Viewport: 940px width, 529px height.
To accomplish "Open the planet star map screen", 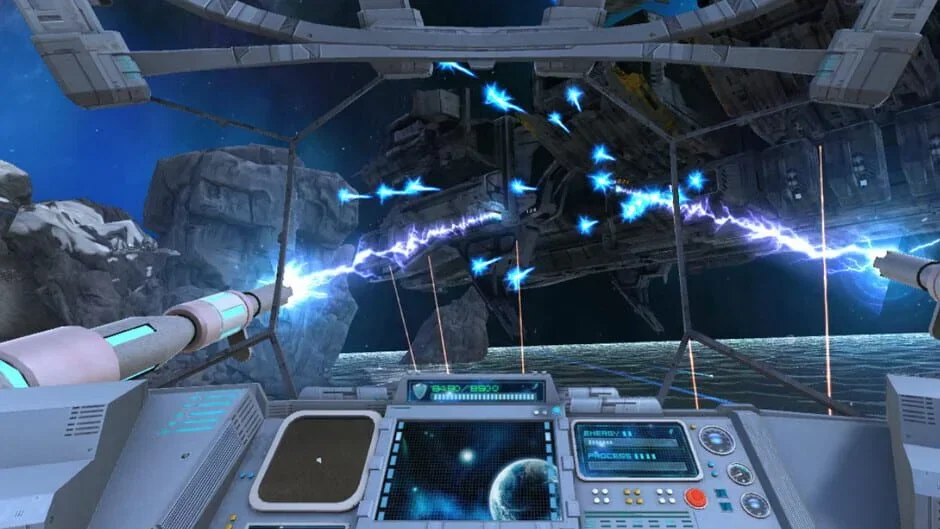I will [x=472, y=469].
